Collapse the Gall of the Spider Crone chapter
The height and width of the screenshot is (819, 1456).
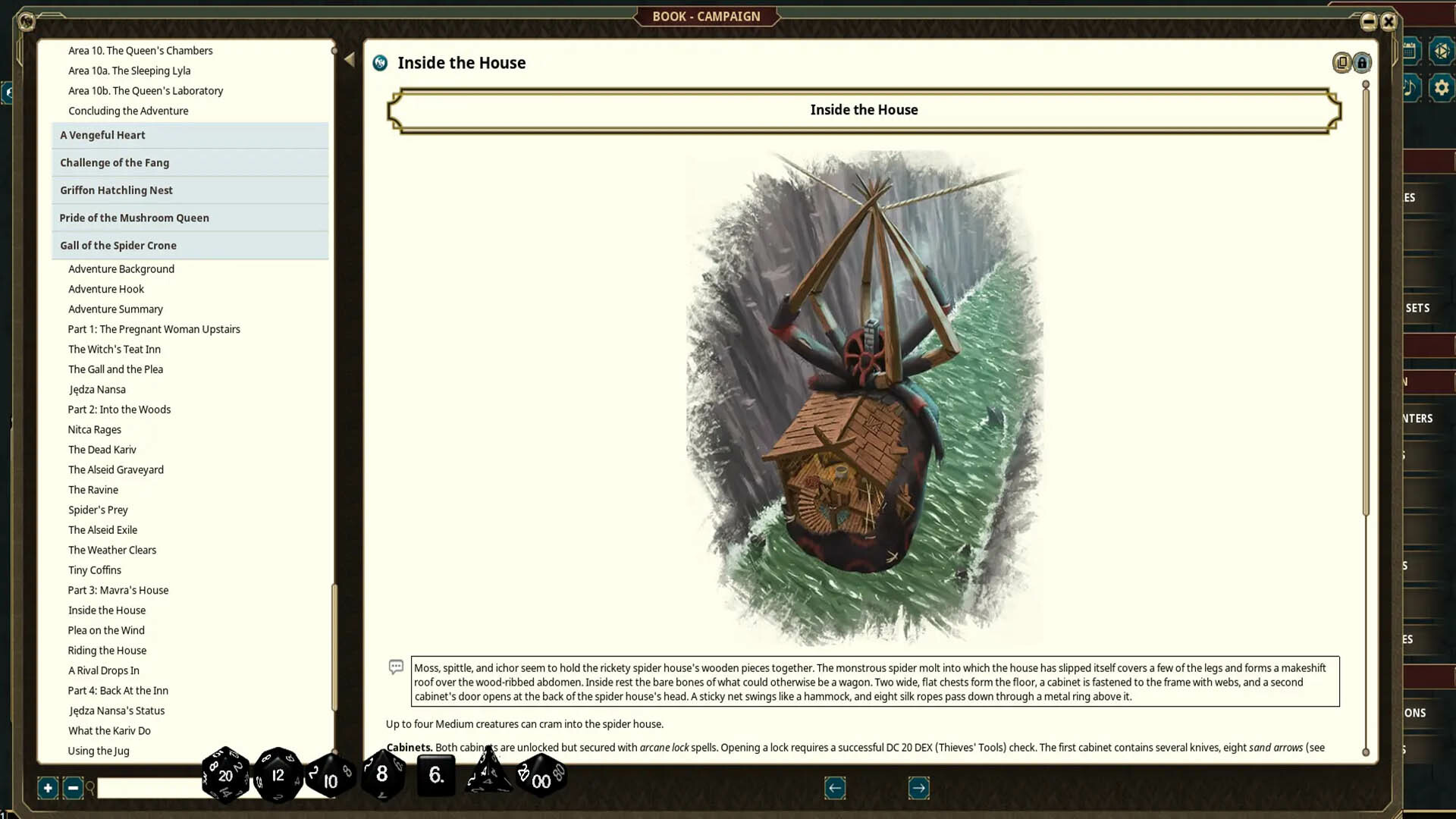click(x=118, y=245)
